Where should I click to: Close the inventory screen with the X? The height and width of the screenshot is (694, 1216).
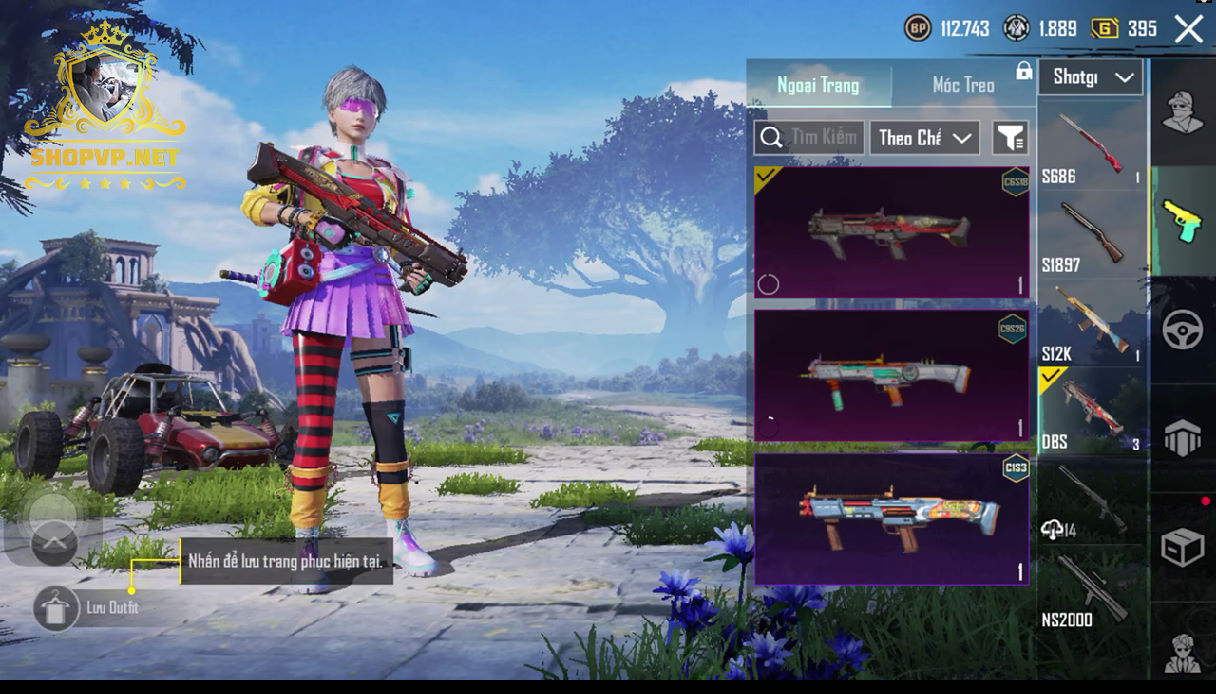click(1188, 29)
